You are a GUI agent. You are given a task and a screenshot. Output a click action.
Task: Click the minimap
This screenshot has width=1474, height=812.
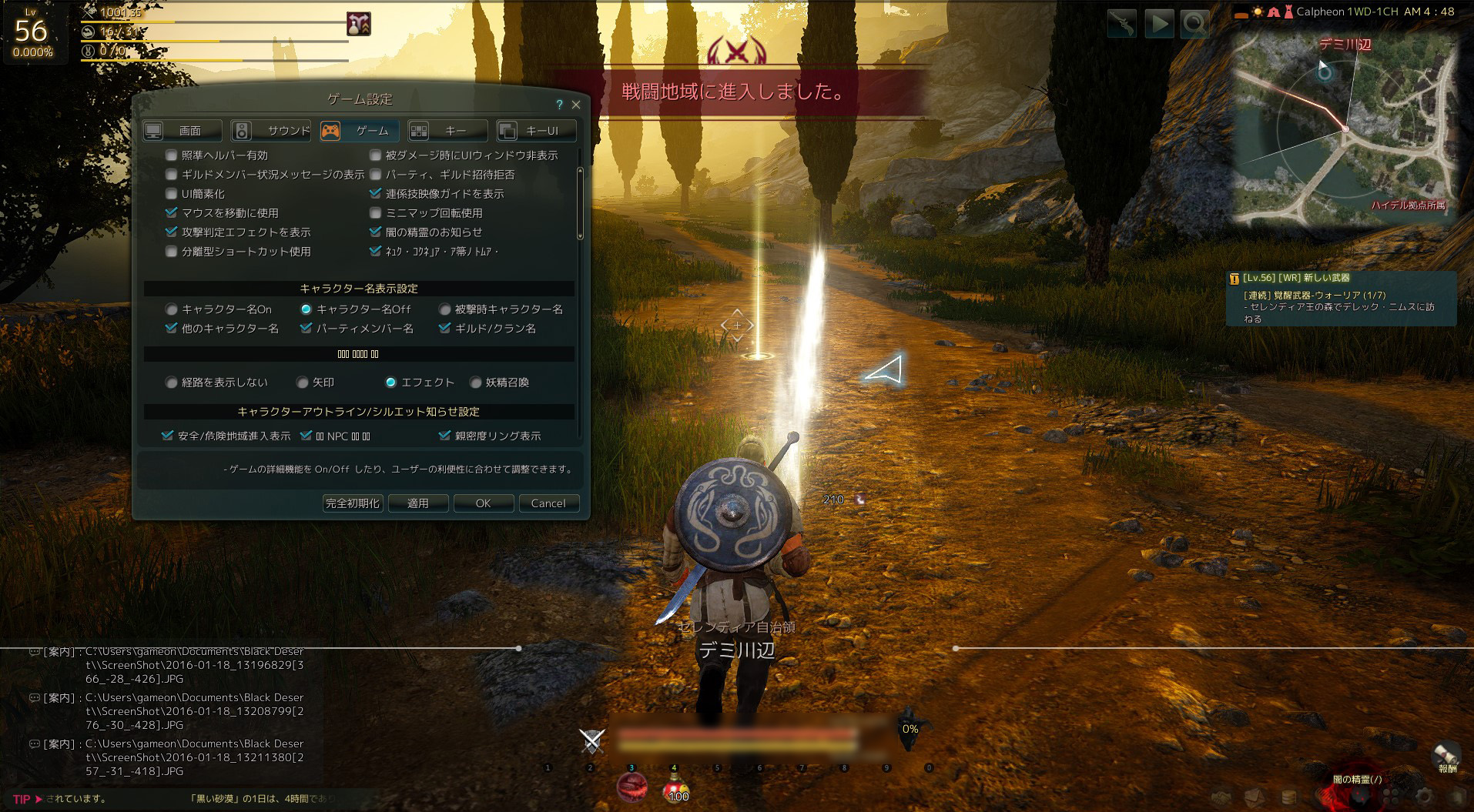(1344, 131)
